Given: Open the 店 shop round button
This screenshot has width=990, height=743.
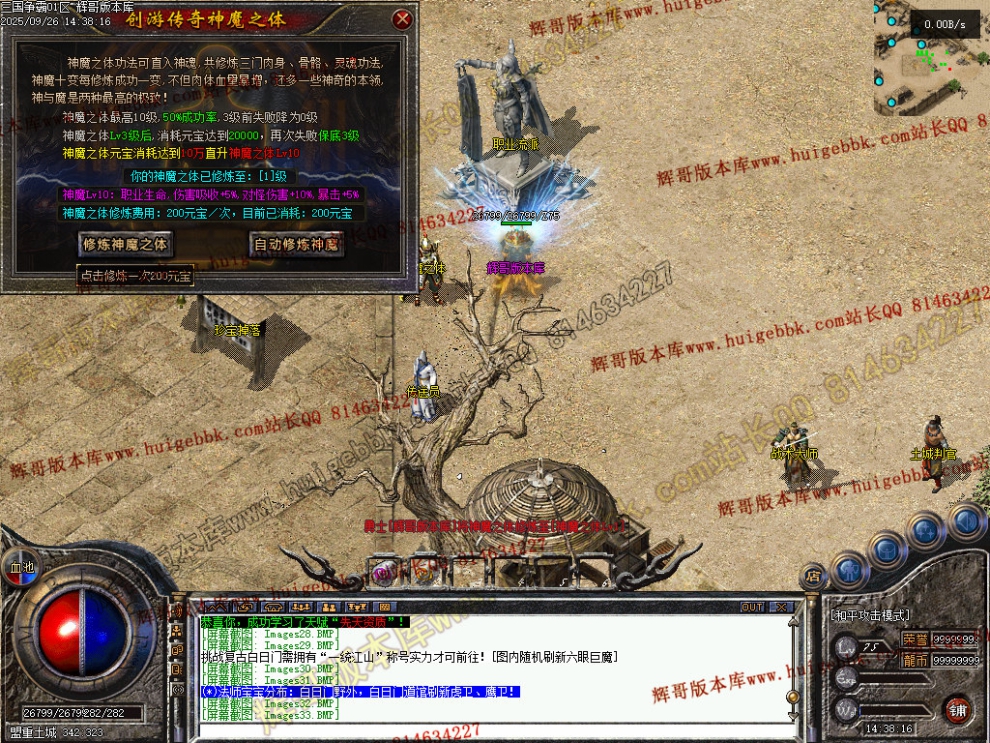Looking at the screenshot, I should pos(813,575).
